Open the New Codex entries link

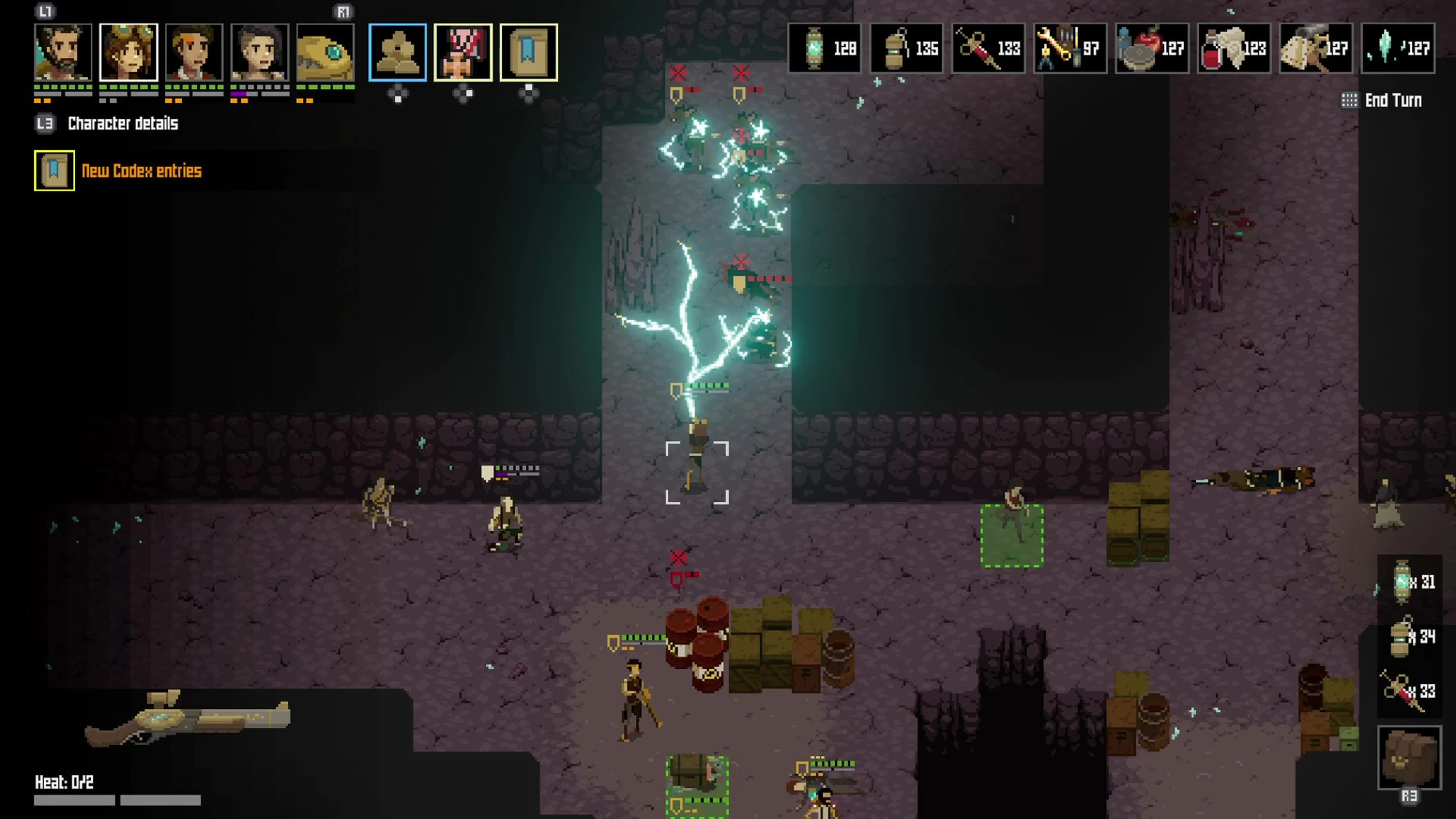click(x=141, y=171)
